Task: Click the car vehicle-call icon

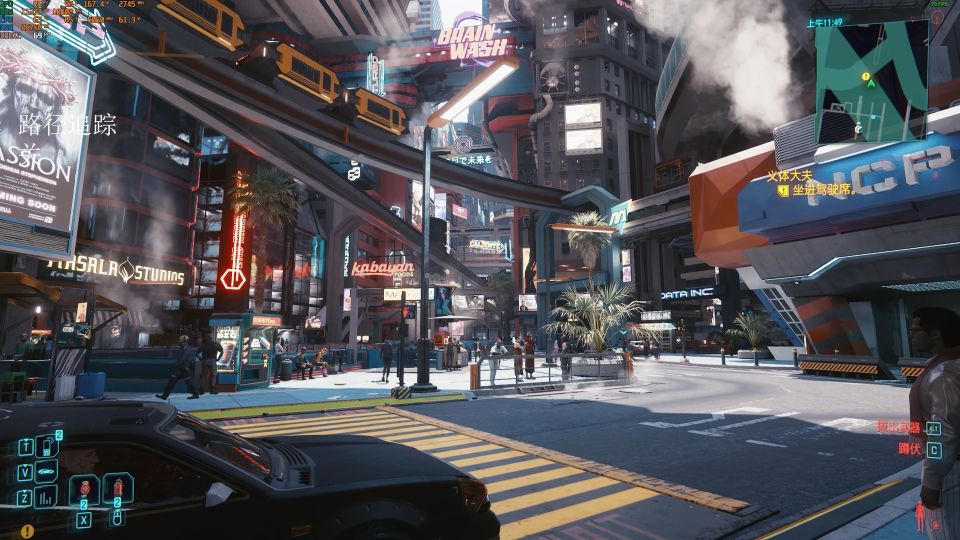Action: tap(47, 471)
